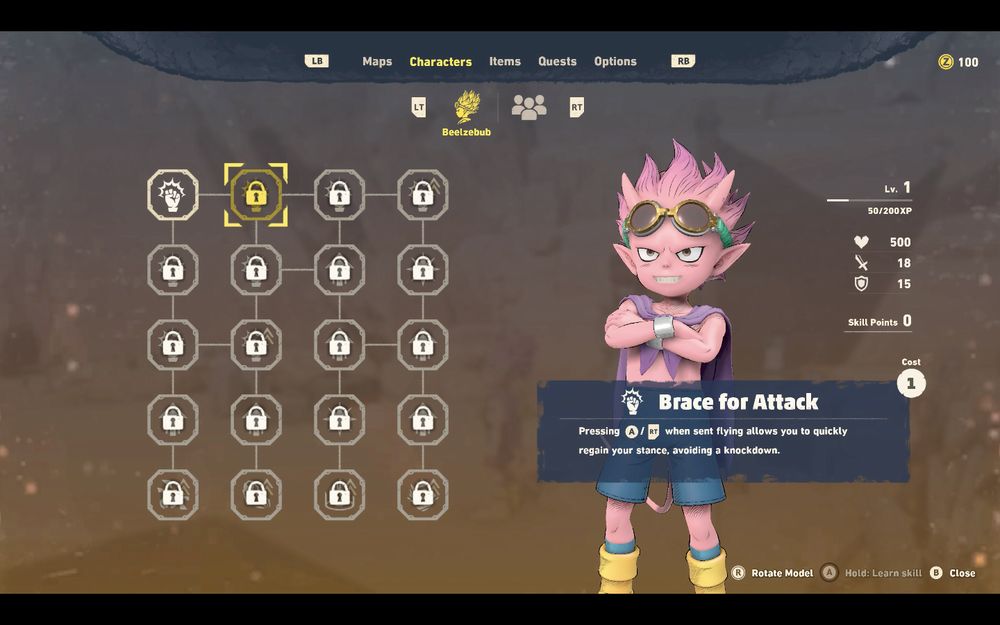Viewport: 1000px width, 625px height.
Task: Click the highlighted yellow locked skill node
Action: pos(256,194)
